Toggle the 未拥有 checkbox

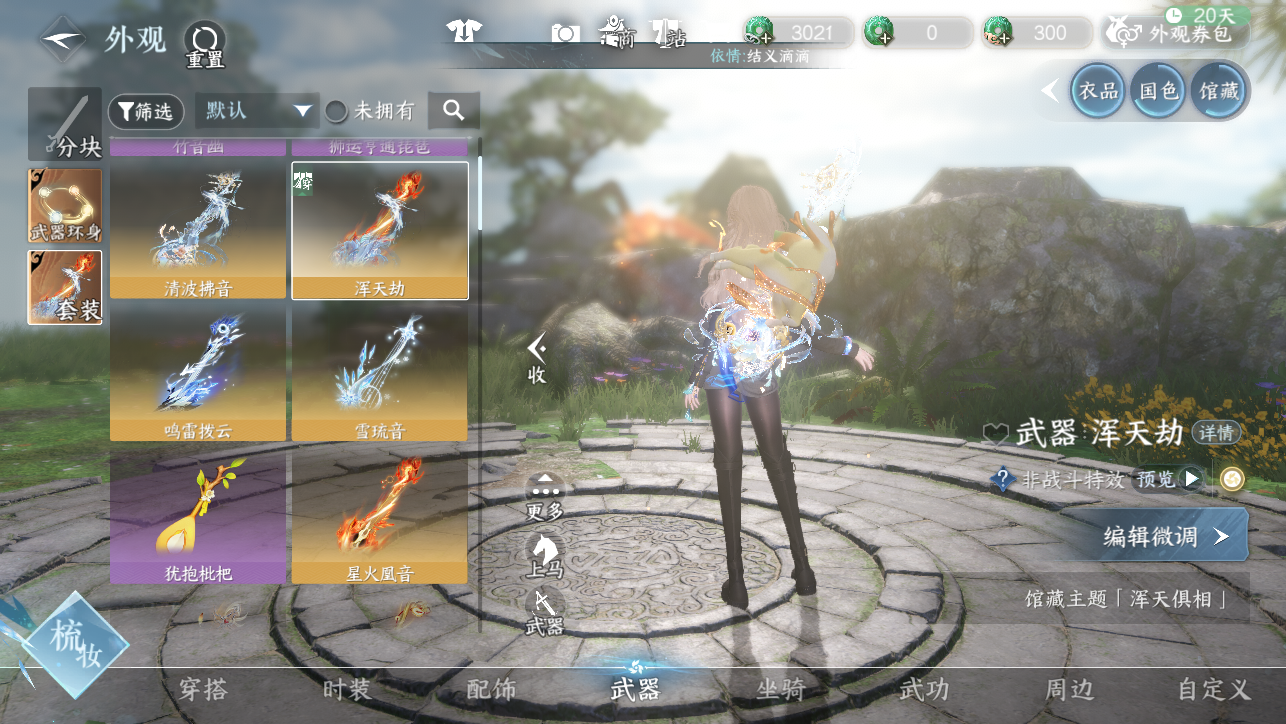(x=338, y=111)
